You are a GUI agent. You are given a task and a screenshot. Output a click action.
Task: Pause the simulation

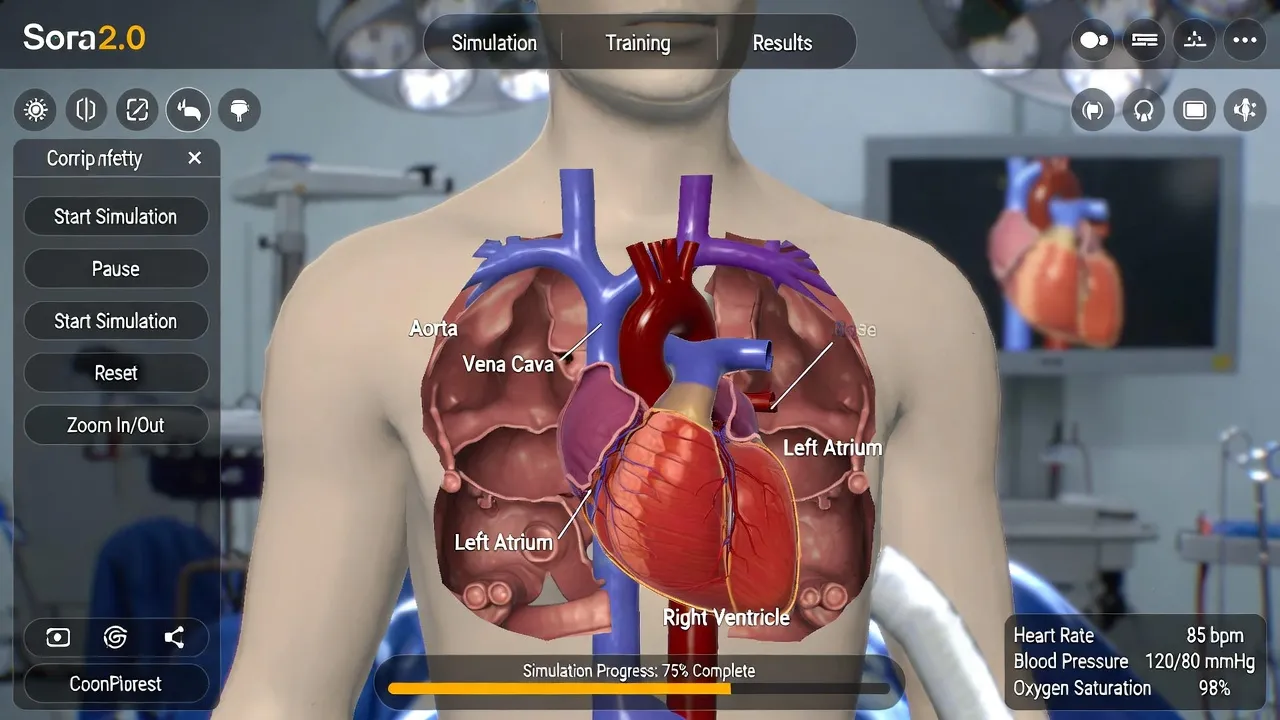click(116, 269)
